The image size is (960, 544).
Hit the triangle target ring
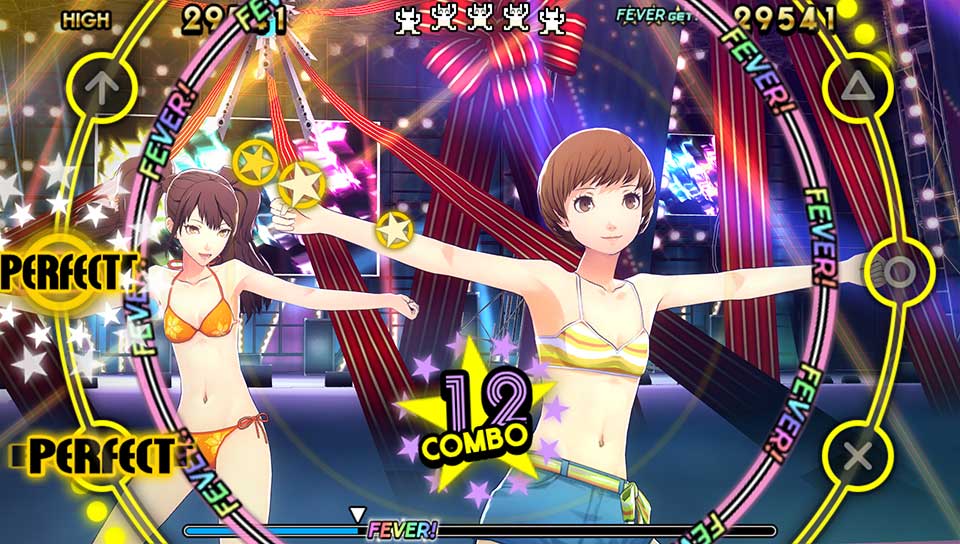tap(854, 89)
